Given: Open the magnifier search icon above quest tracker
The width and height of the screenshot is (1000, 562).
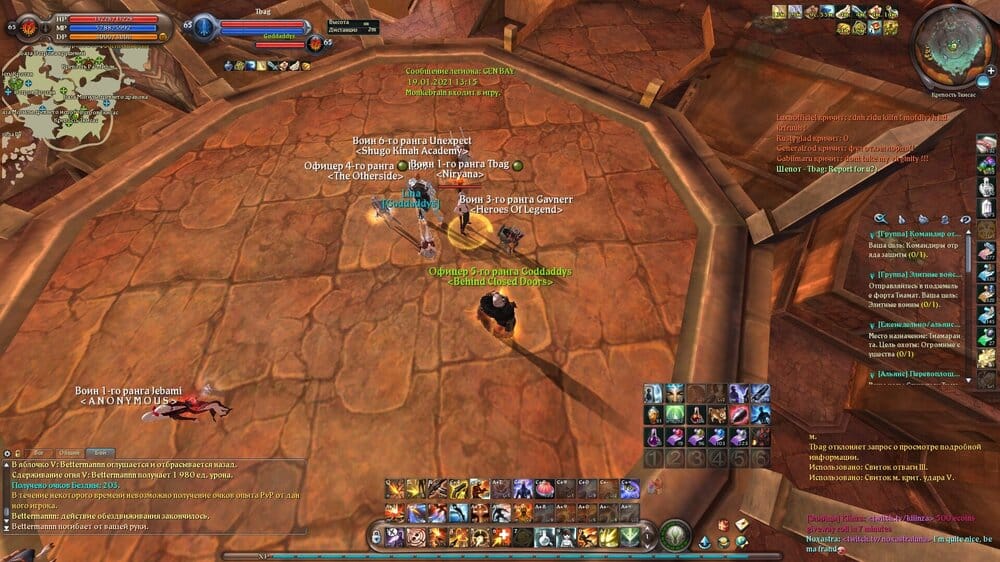Looking at the screenshot, I should (x=881, y=218).
